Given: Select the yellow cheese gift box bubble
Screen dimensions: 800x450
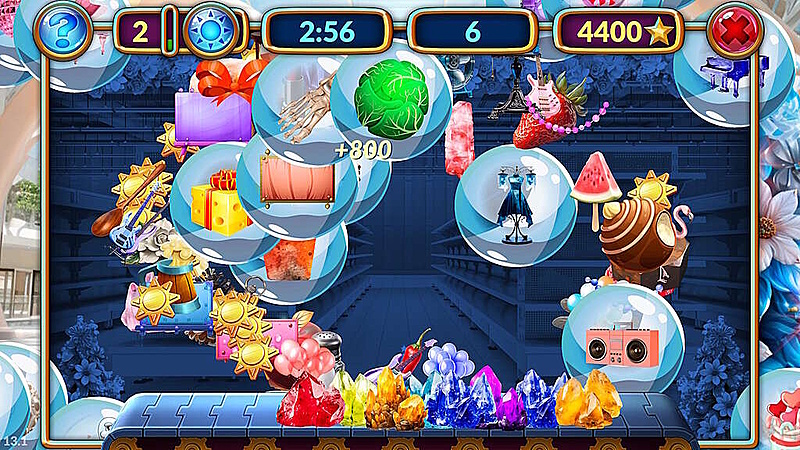Looking at the screenshot, I should click(217, 203).
